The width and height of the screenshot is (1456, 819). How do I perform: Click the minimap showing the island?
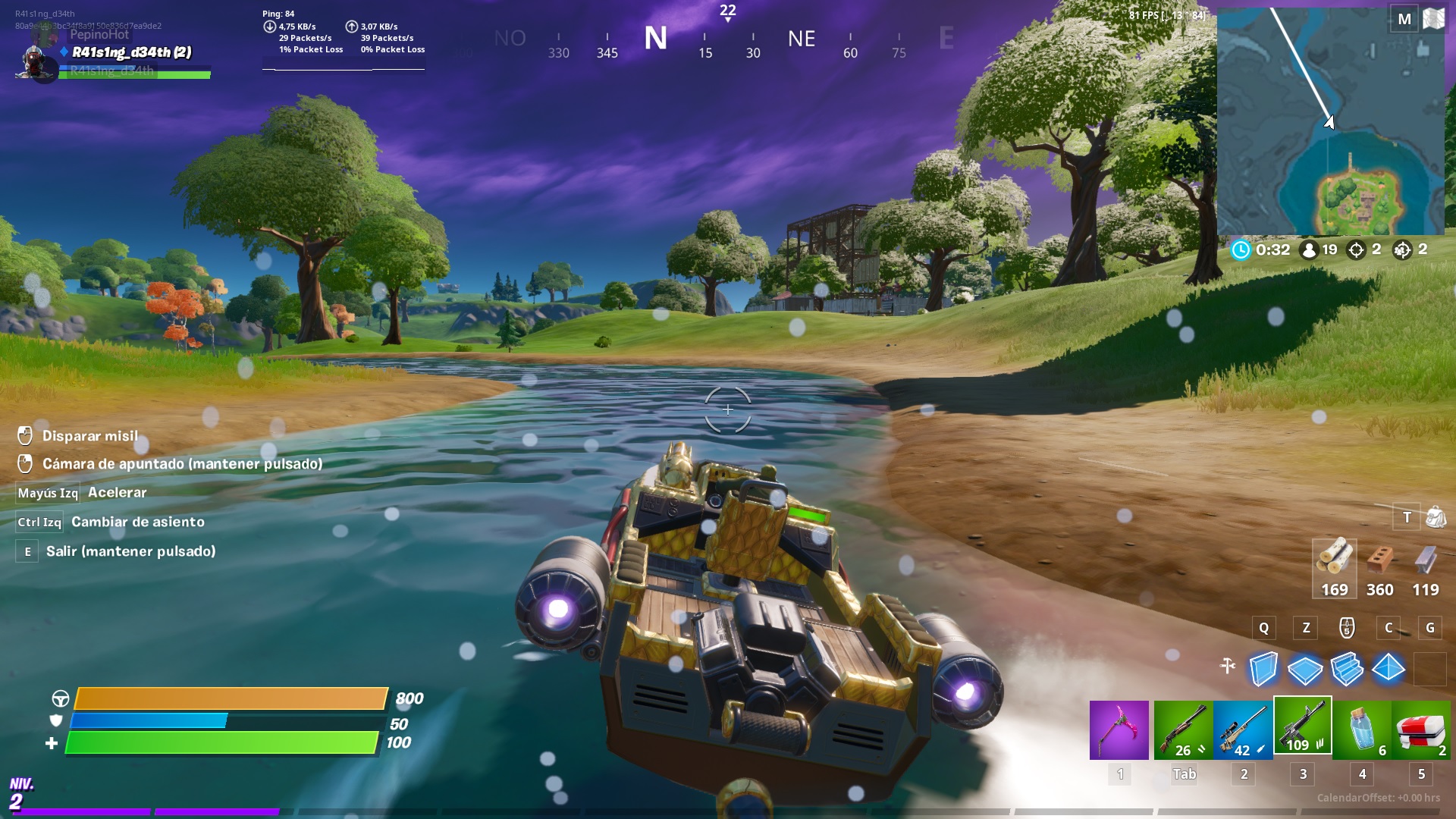pos(1330,121)
